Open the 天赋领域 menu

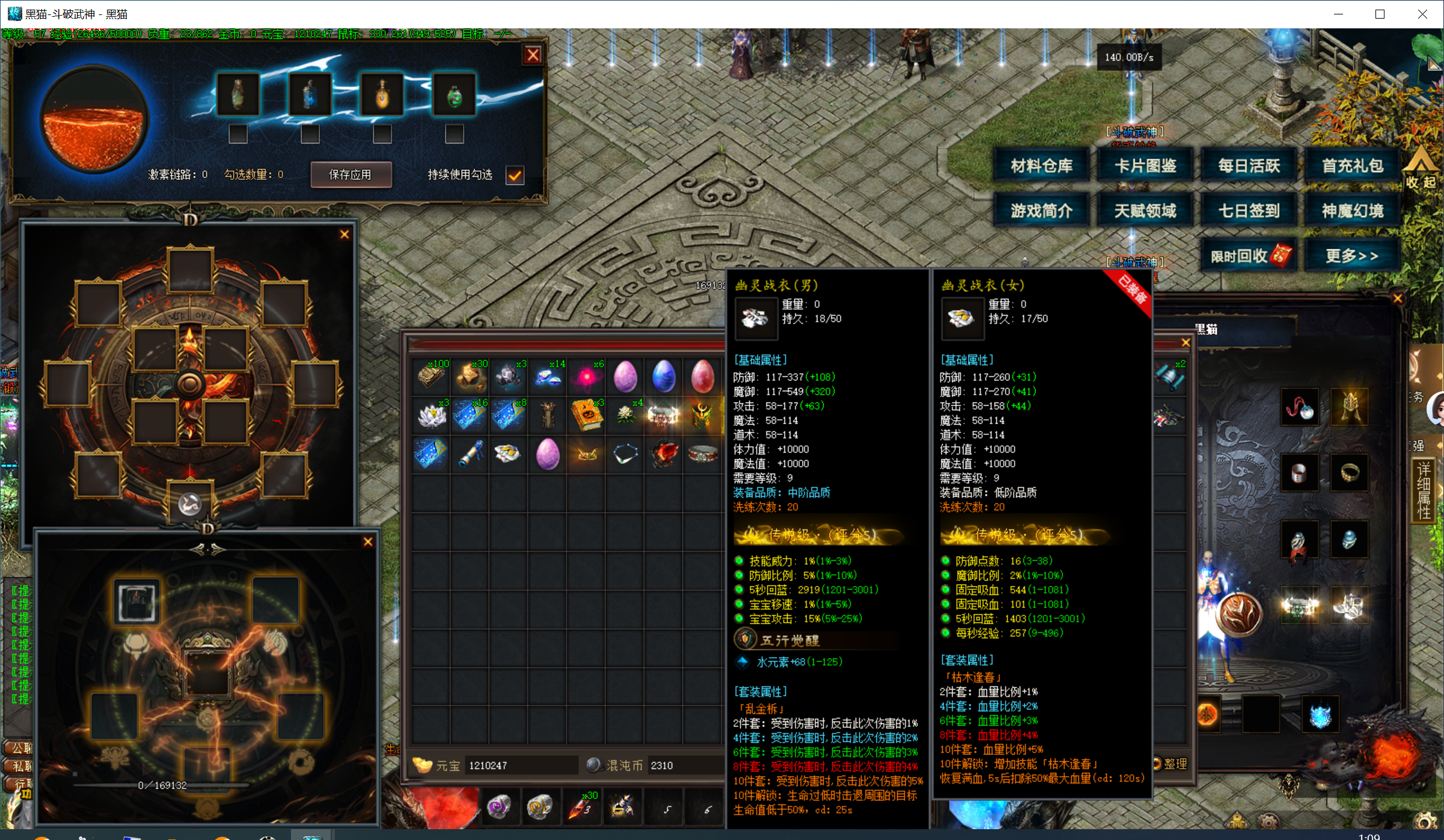pos(1145,211)
